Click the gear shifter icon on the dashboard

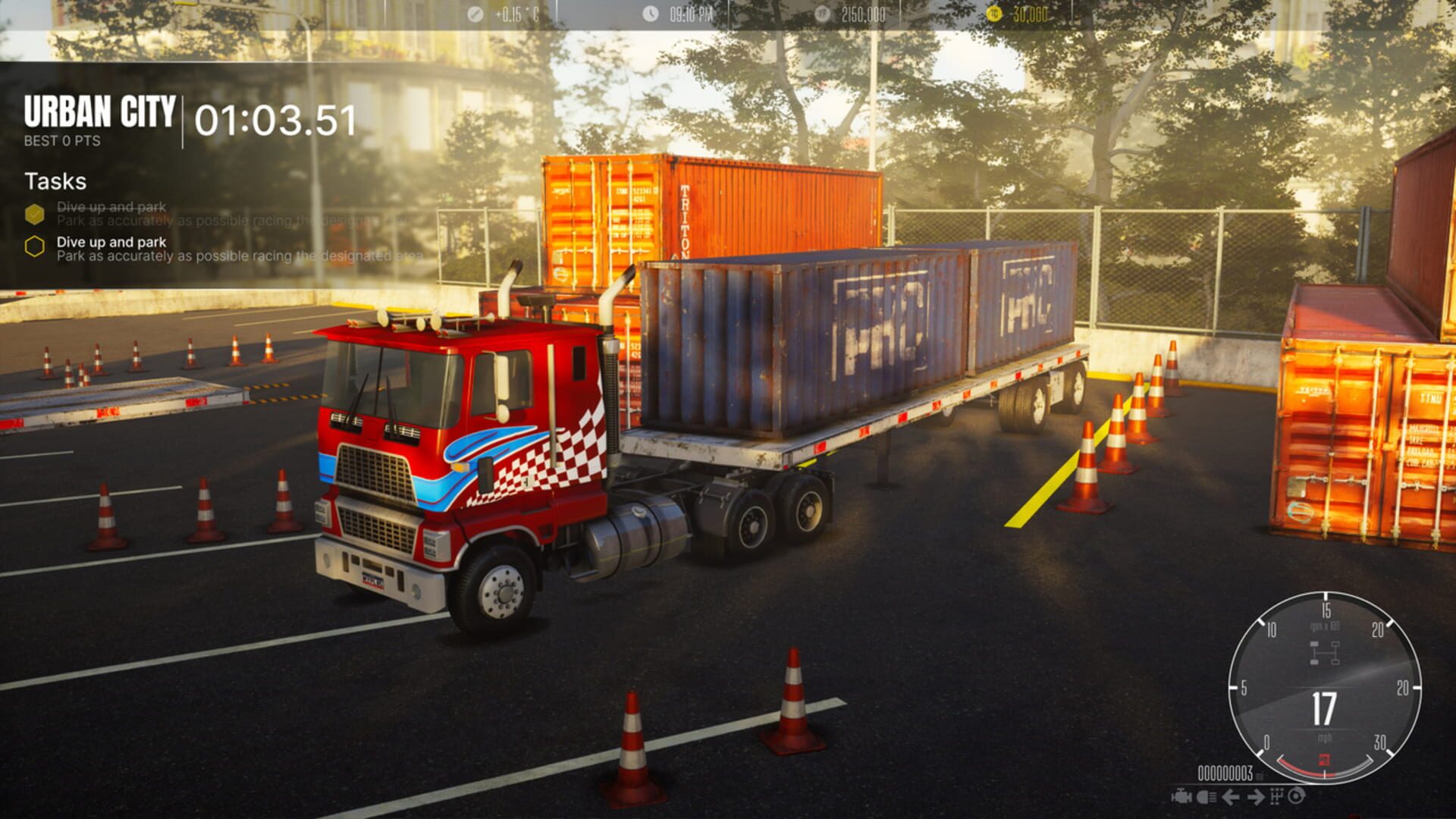click(1276, 797)
